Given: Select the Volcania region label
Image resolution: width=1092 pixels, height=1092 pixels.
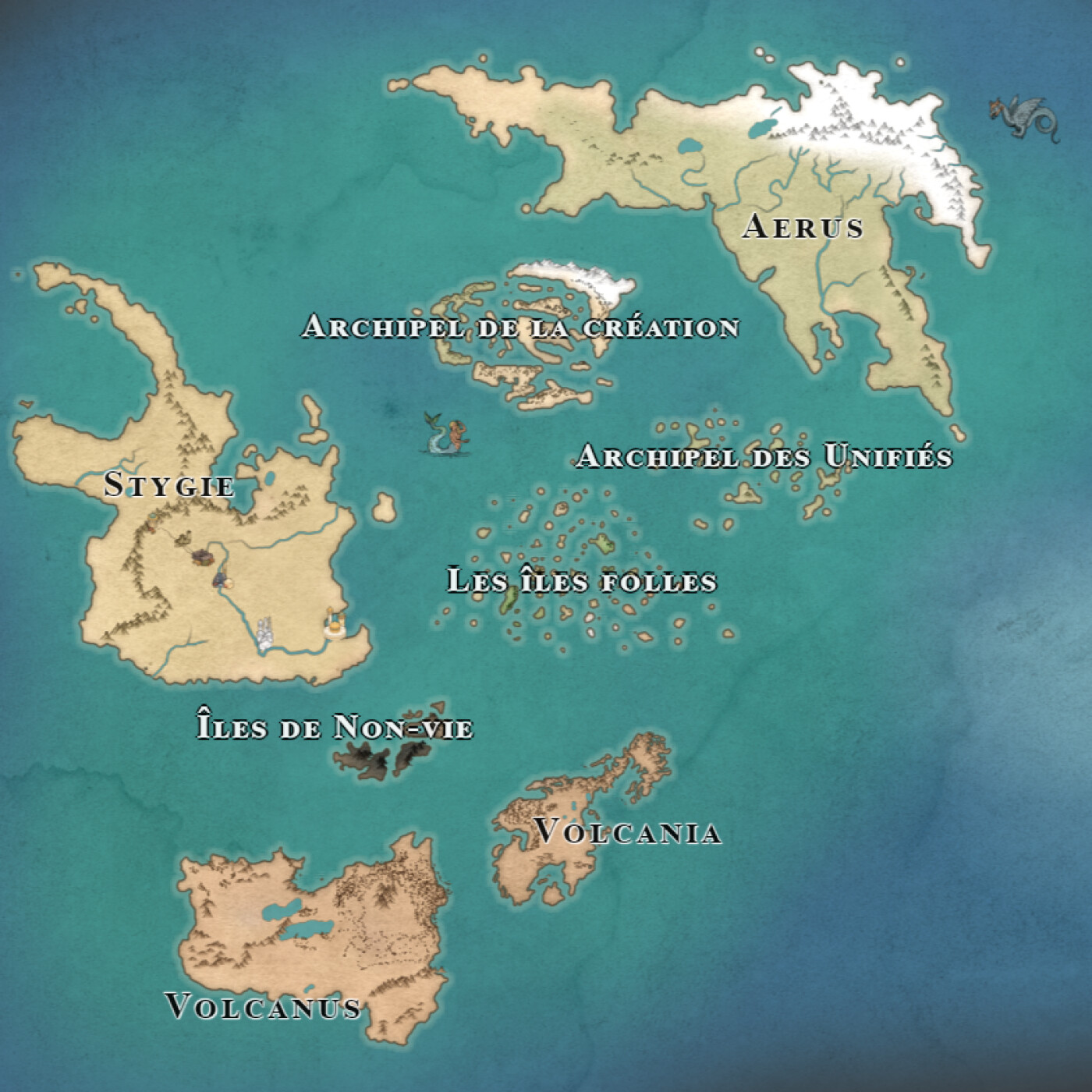Looking at the screenshot, I should click(628, 832).
